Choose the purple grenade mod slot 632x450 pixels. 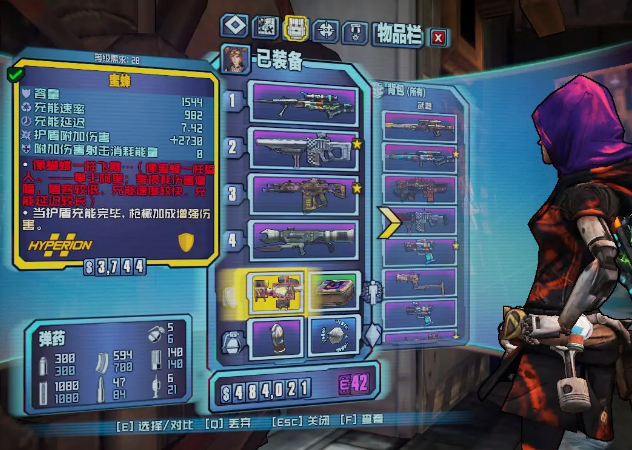pyautogui.click(x=274, y=337)
